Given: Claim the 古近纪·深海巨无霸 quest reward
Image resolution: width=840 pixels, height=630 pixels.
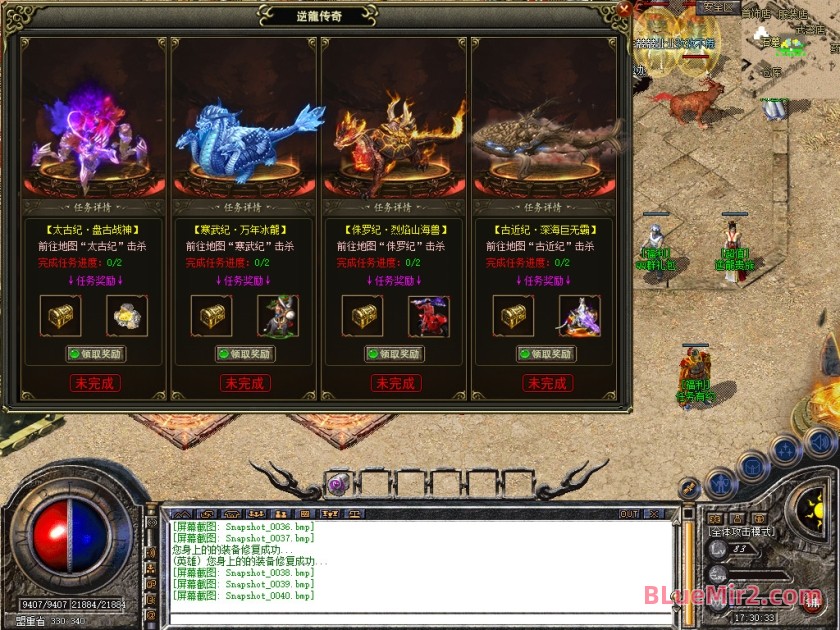Looking at the screenshot, I should click(546, 354).
